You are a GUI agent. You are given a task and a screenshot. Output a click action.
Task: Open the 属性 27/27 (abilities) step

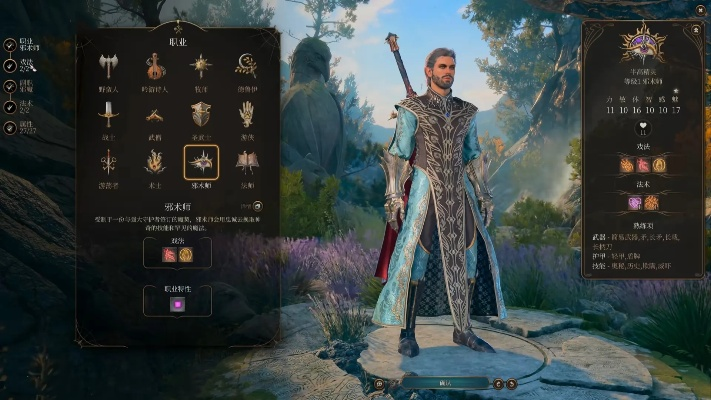click(x=10, y=127)
